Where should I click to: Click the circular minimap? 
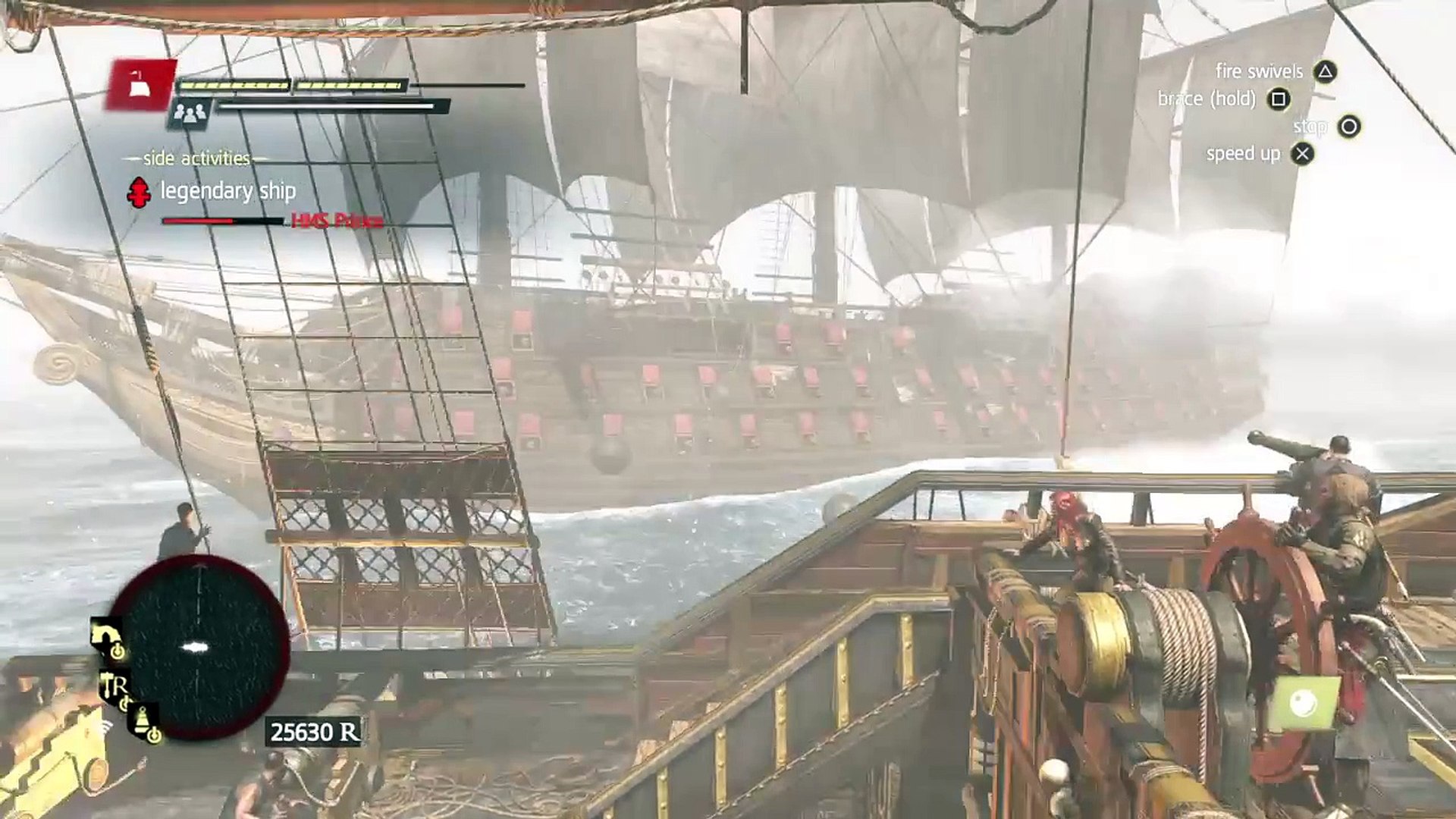click(x=200, y=647)
